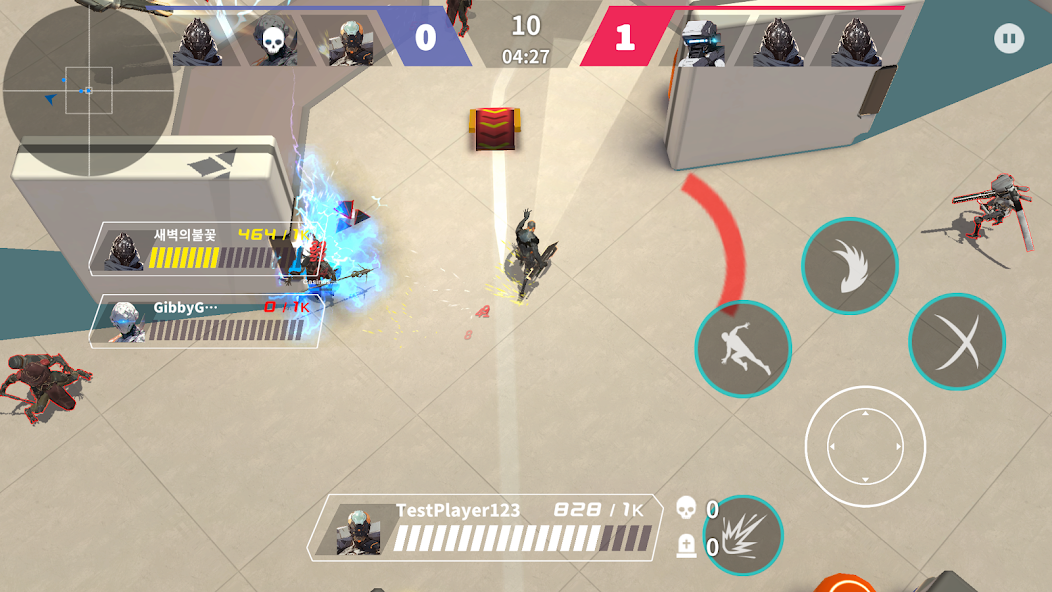The height and width of the screenshot is (592, 1052).
Task: Select teammate GibbyG status panel
Action: tap(206, 321)
